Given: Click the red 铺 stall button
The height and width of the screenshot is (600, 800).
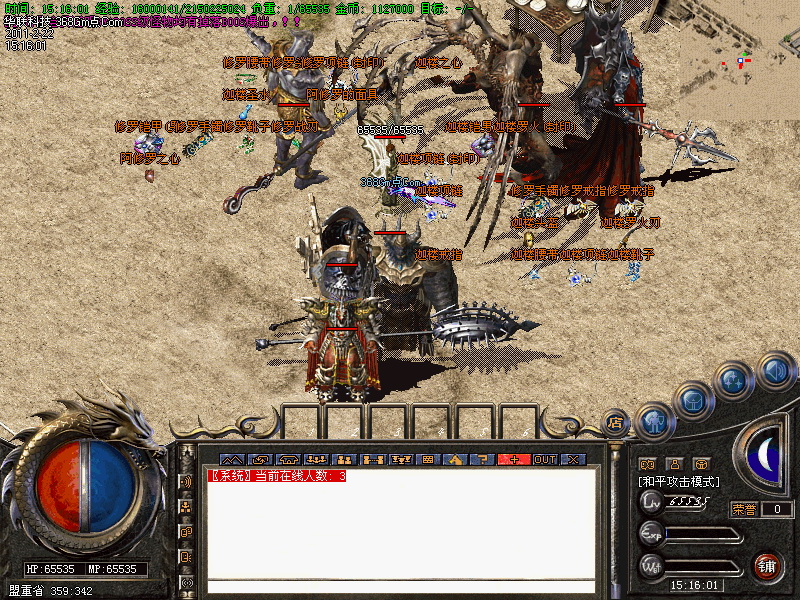Looking at the screenshot, I should (x=768, y=567).
